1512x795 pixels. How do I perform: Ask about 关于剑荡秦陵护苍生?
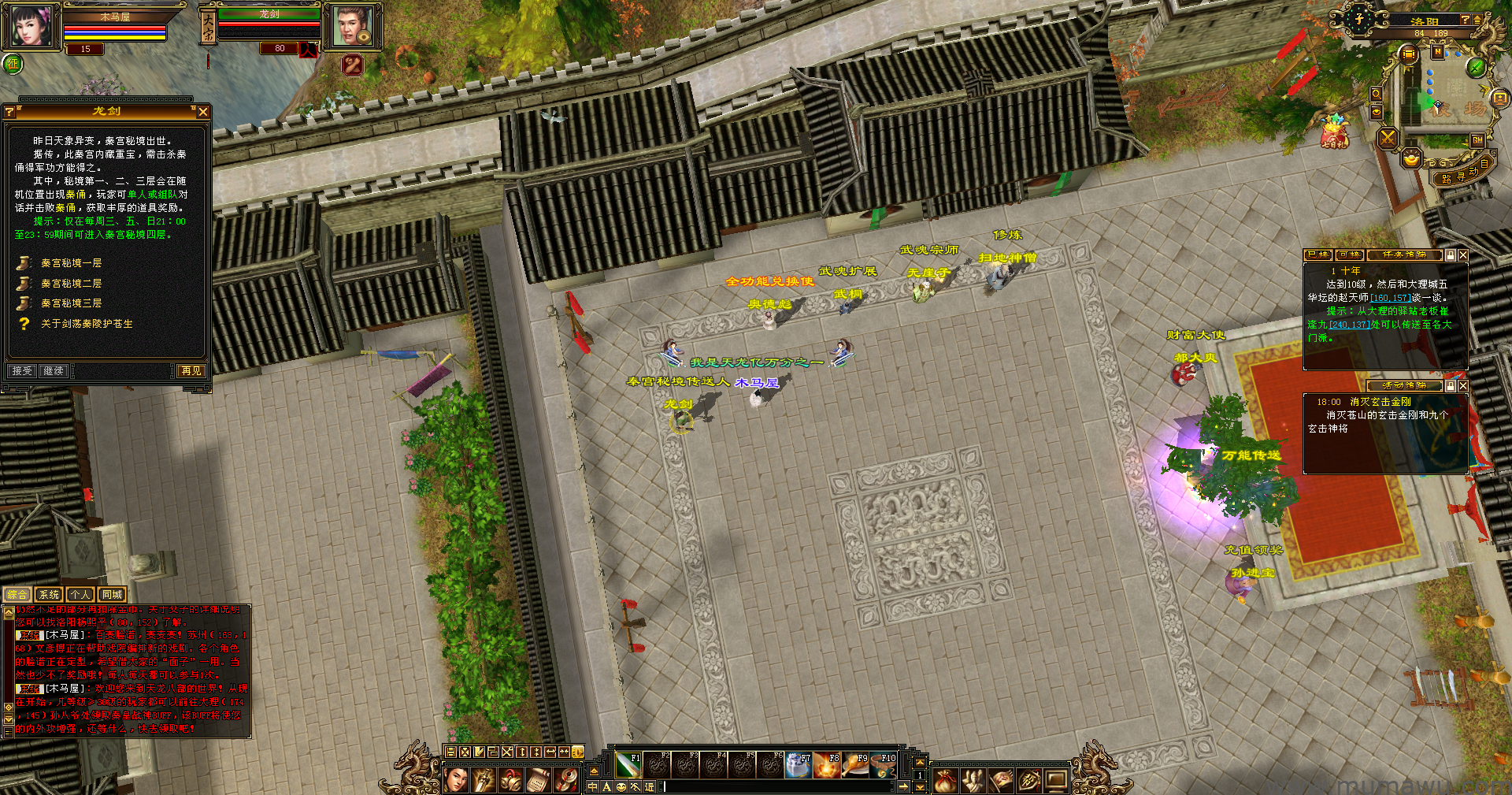point(87,324)
